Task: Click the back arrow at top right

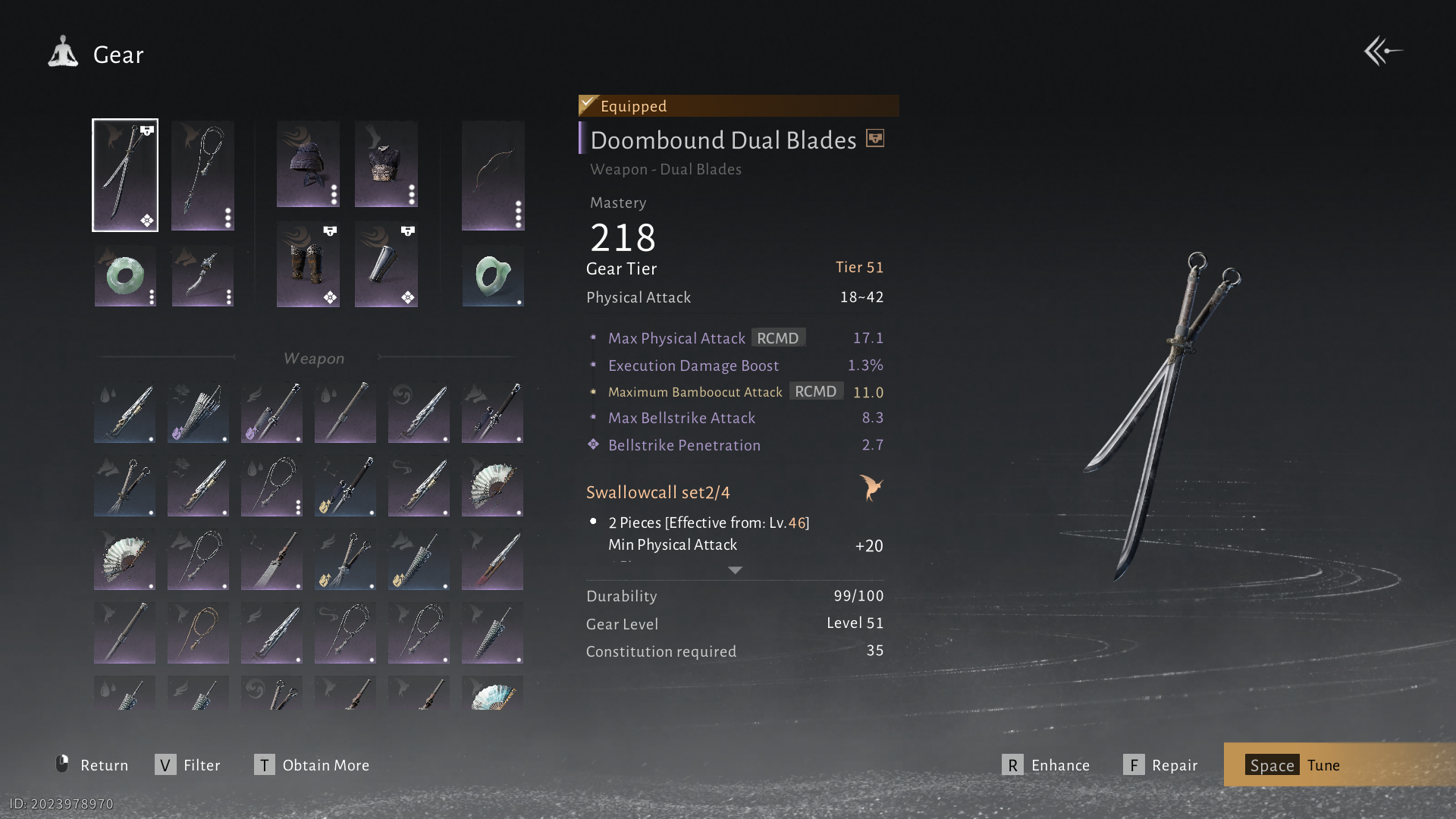Action: [1382, 52]
